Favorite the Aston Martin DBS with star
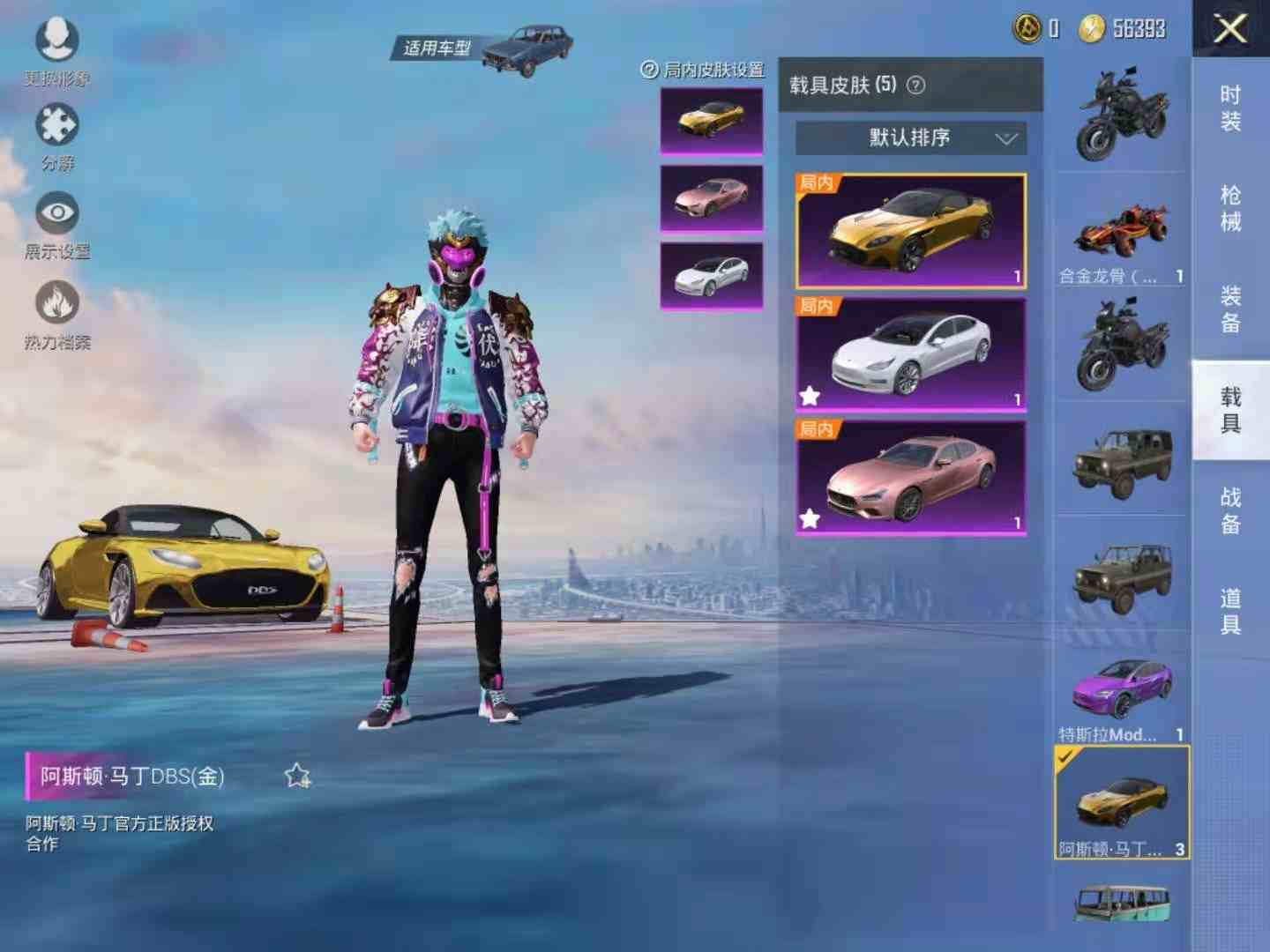 tap(297, 776)
